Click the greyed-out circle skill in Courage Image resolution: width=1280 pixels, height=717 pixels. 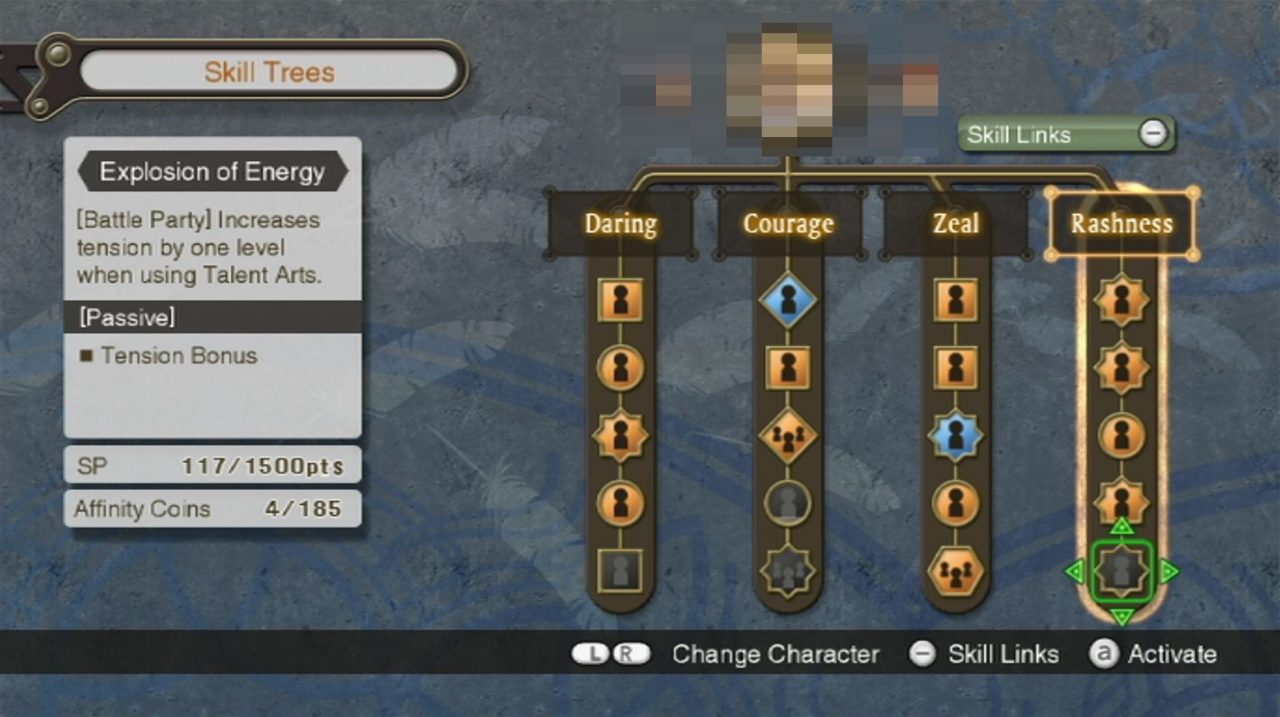[x=788, y=503]
